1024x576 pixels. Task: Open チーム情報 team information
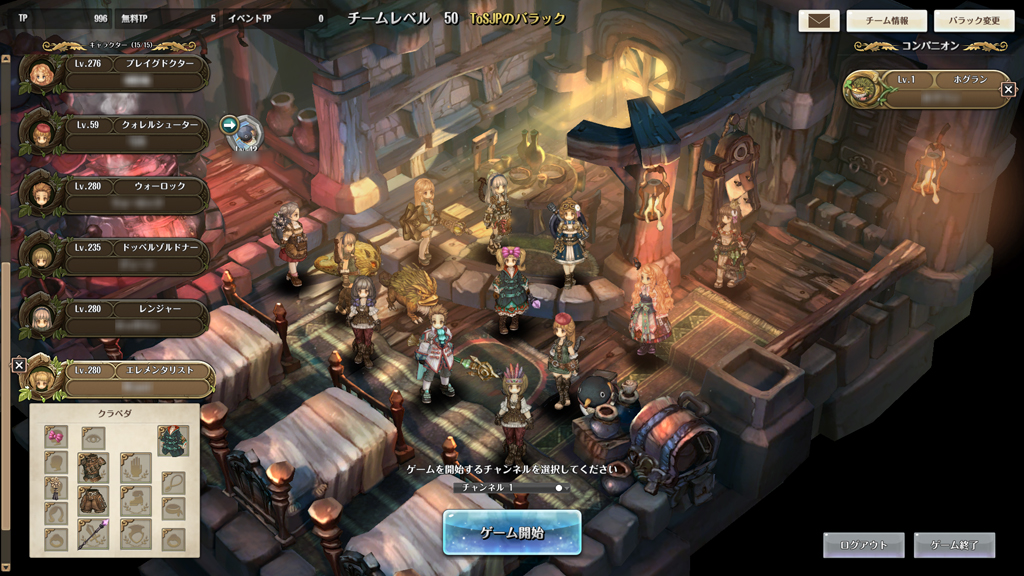(885, 21)
